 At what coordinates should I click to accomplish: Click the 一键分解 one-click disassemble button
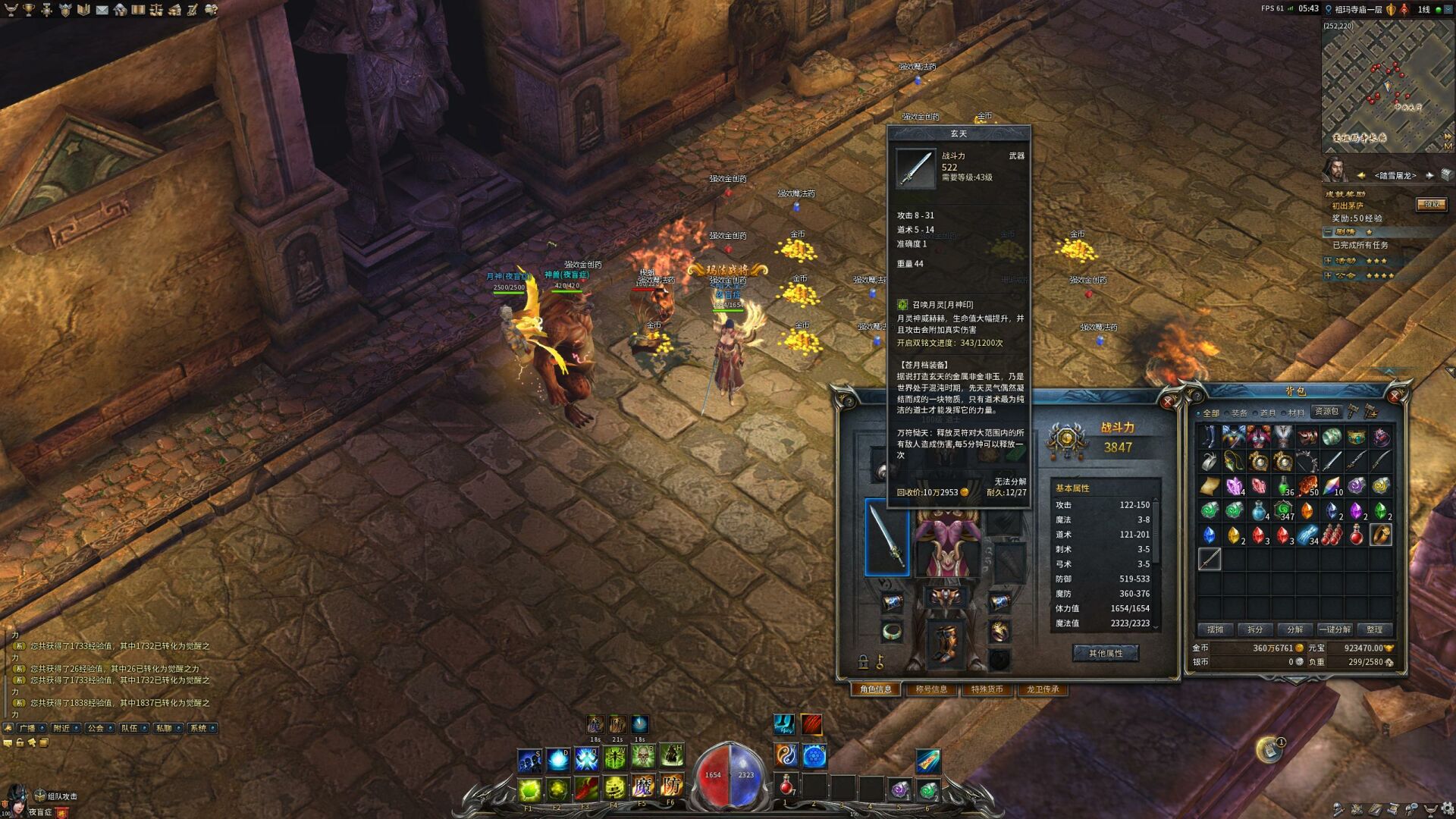click(x=1335, y=629)
